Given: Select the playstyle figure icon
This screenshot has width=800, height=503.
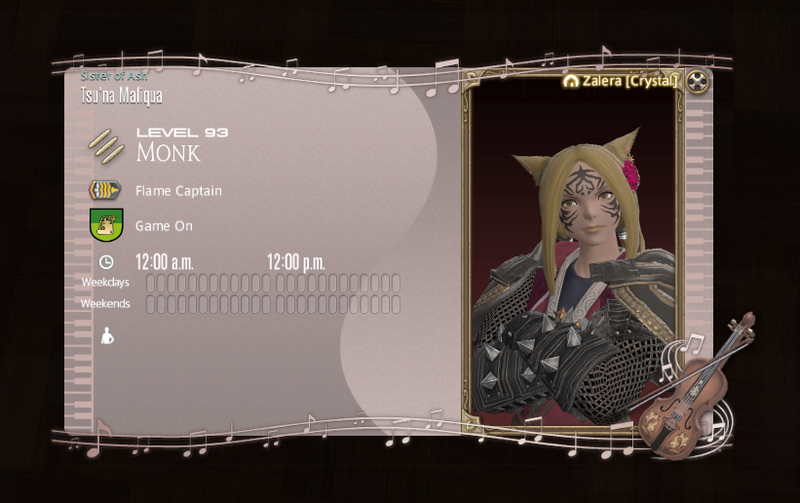Looking at the screenshot, I should (107, 337).
